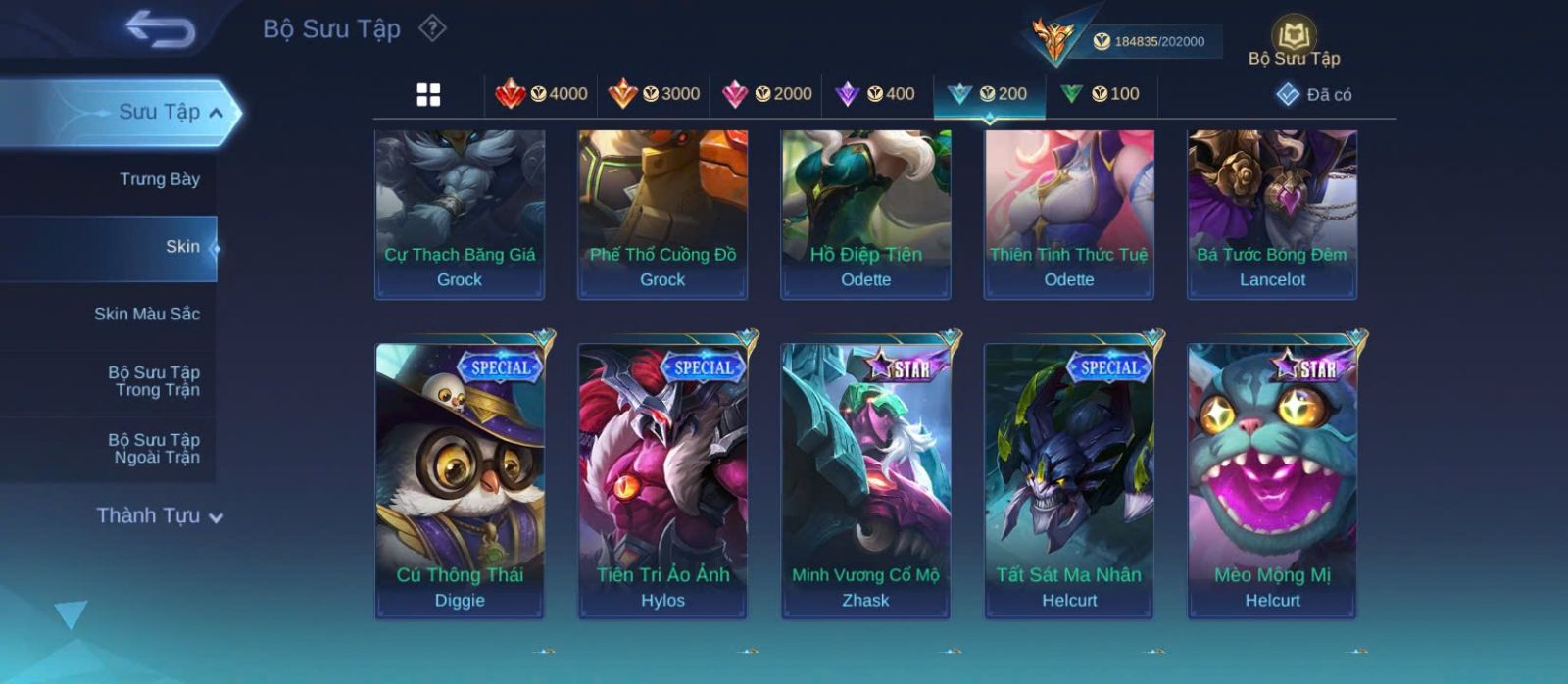Select the 2000 point tier tab
The image size is (1568, 684).
766,94
